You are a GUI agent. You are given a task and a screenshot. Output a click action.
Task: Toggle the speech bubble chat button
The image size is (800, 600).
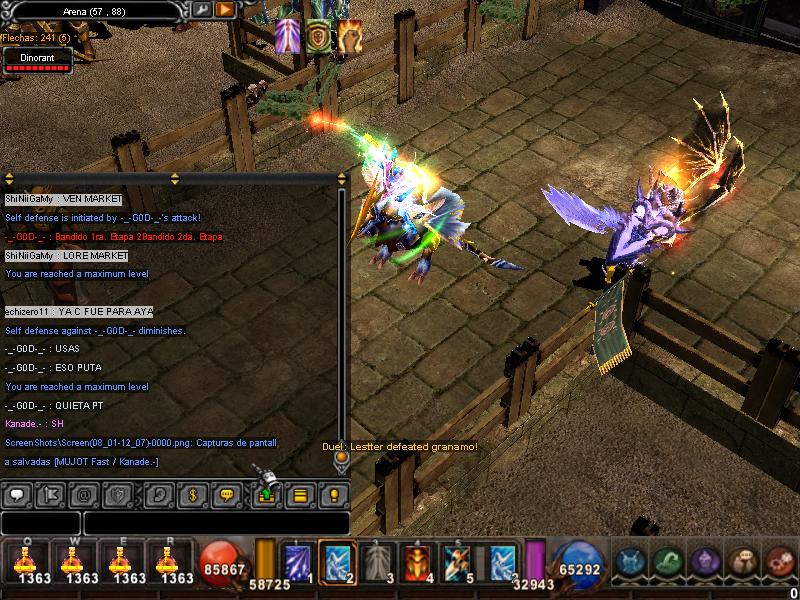coord(15,494)
